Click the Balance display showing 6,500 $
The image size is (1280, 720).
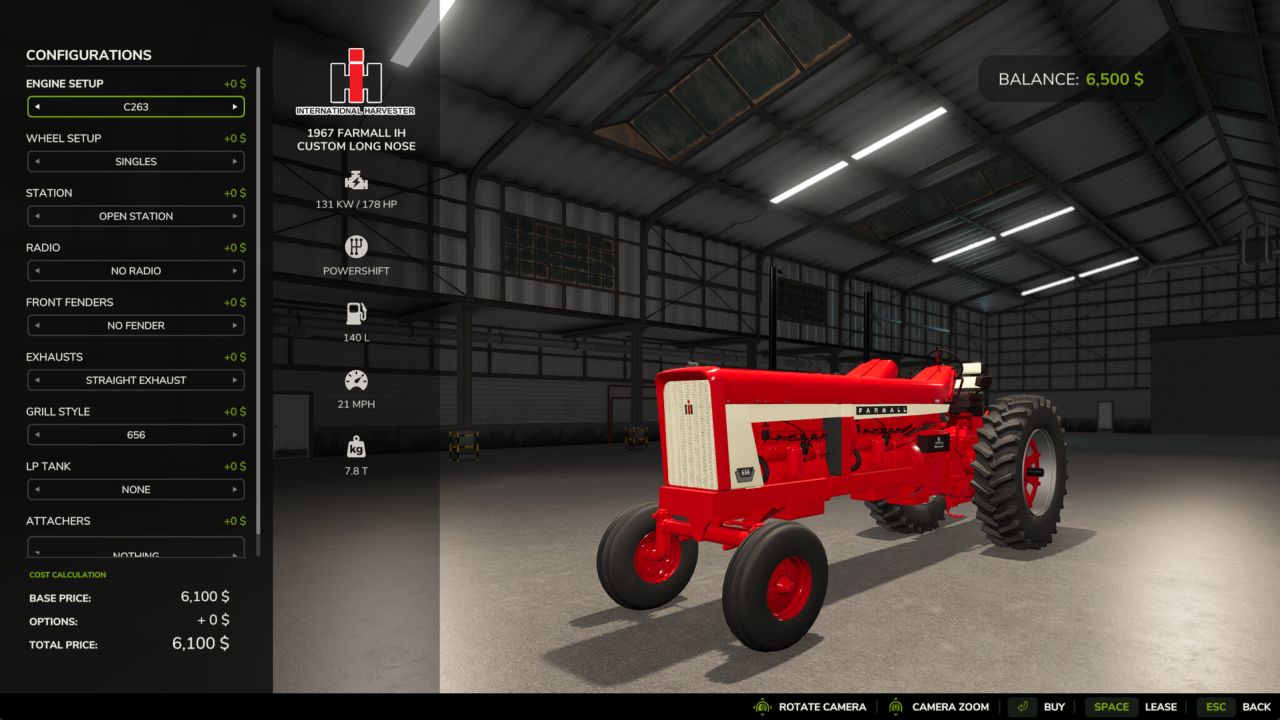click(x=1068, y=79)
